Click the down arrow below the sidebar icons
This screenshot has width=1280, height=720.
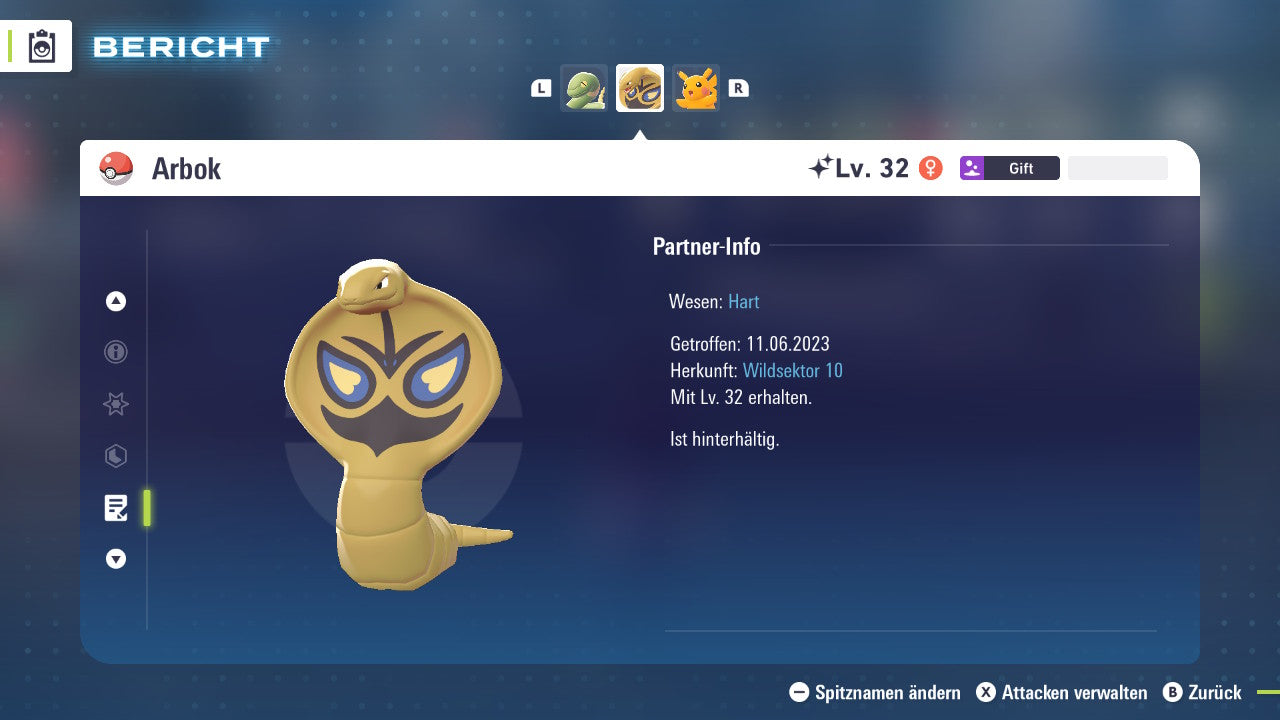(x=116, y=559)
